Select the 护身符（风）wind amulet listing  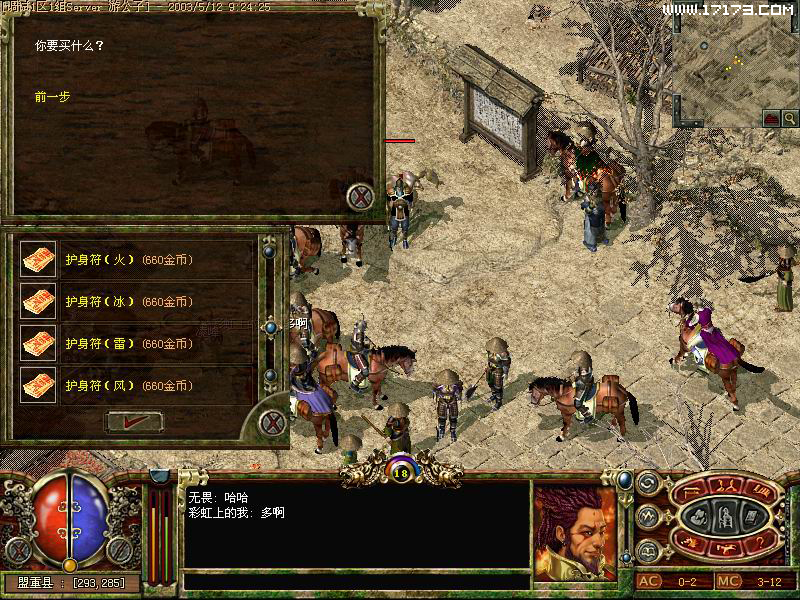(128, 385)
